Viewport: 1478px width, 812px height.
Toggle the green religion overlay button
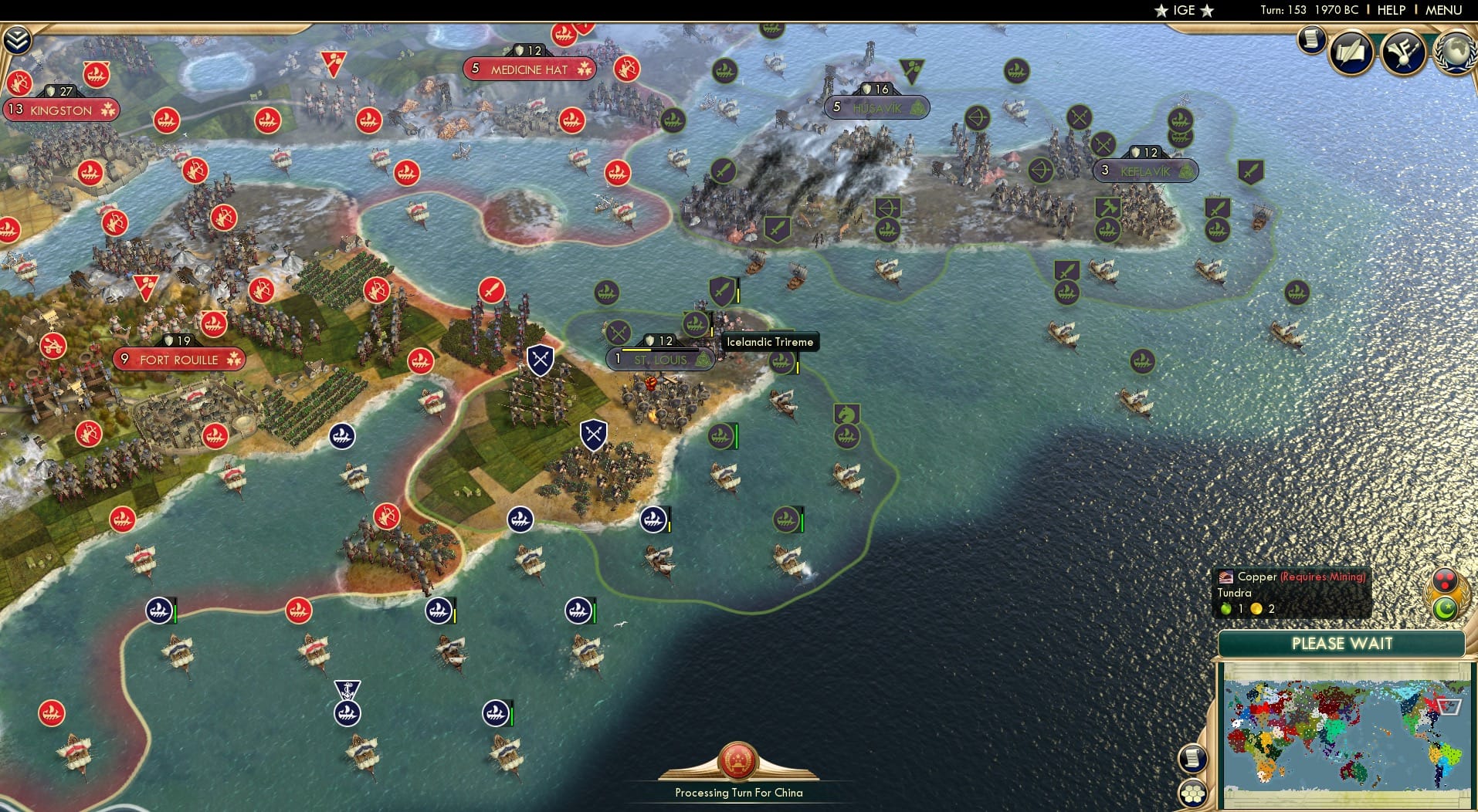(x=1445, y=608)
